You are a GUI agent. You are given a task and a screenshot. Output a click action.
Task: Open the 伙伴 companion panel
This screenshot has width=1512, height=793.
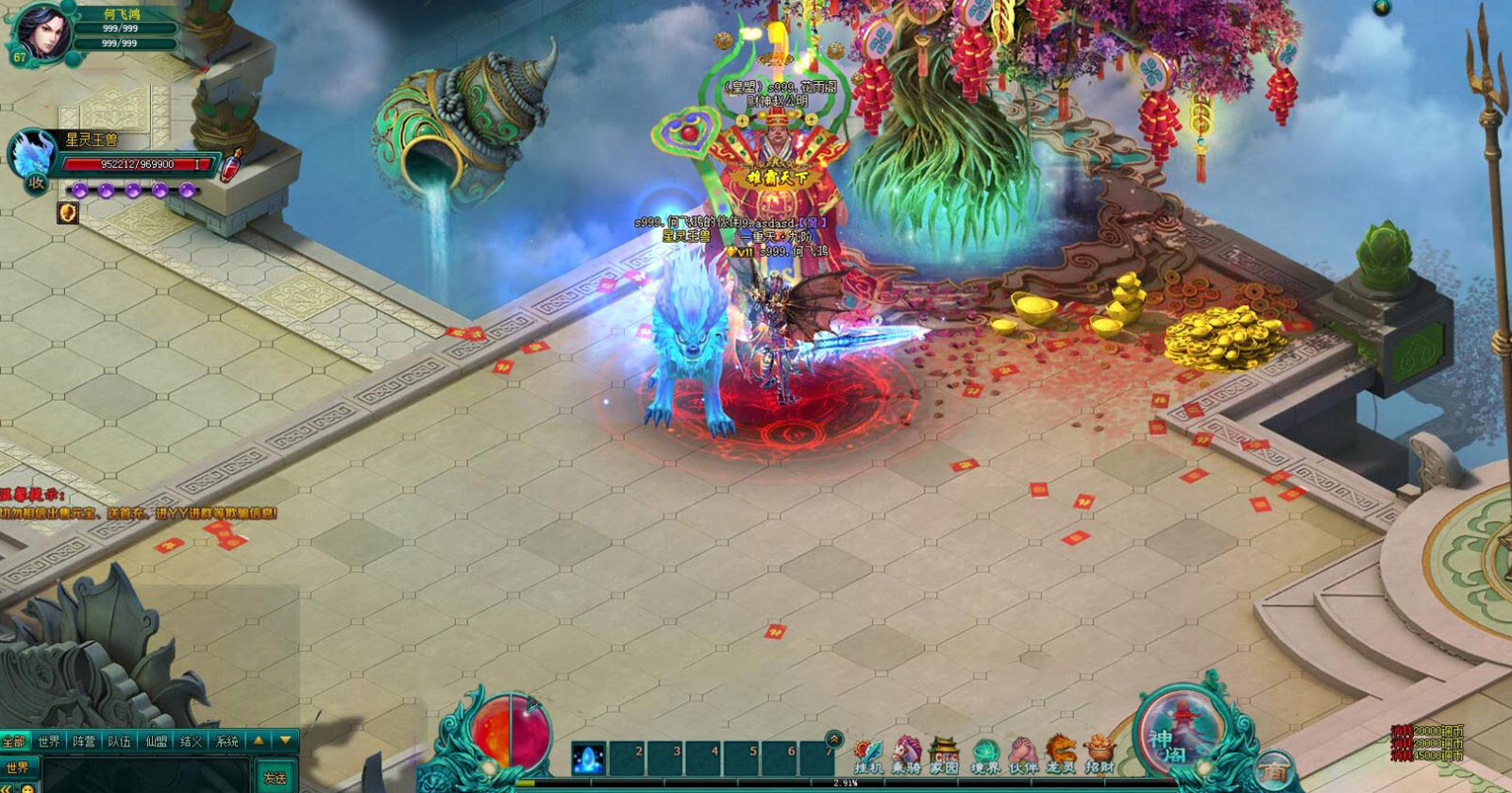coord(1023,756)
